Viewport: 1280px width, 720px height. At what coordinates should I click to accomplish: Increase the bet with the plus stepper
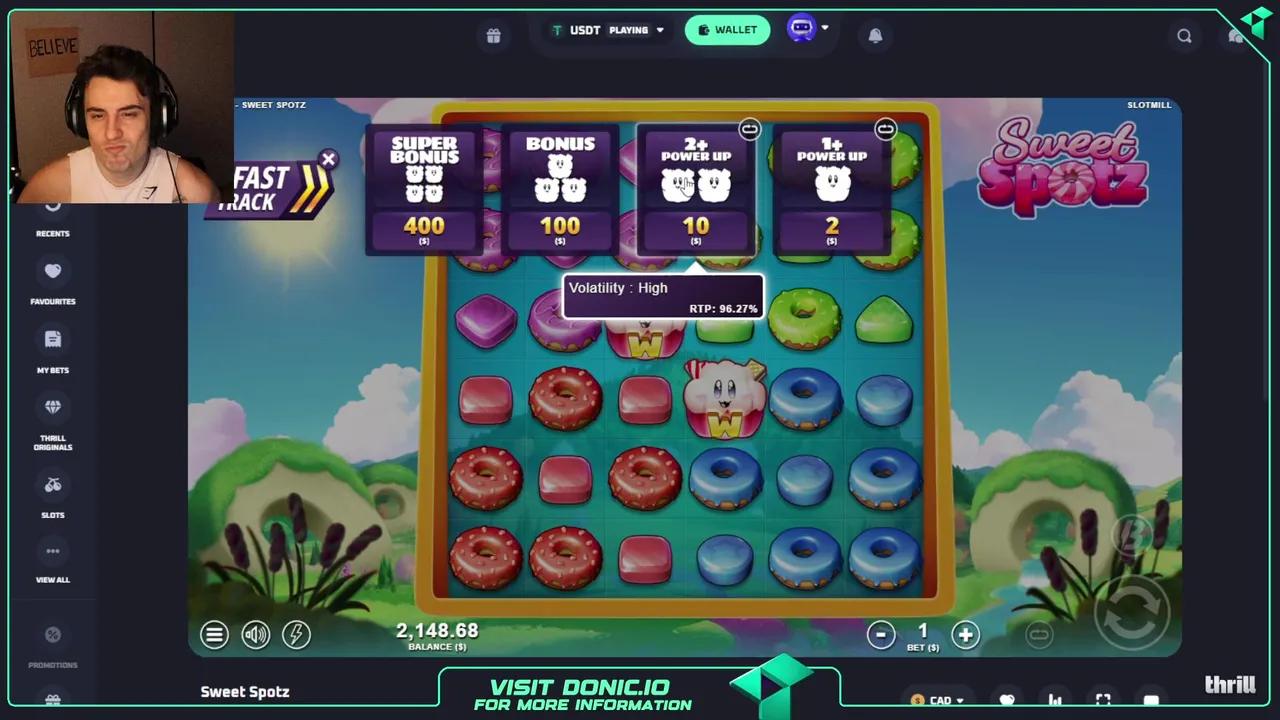click(x=964, y=634)
